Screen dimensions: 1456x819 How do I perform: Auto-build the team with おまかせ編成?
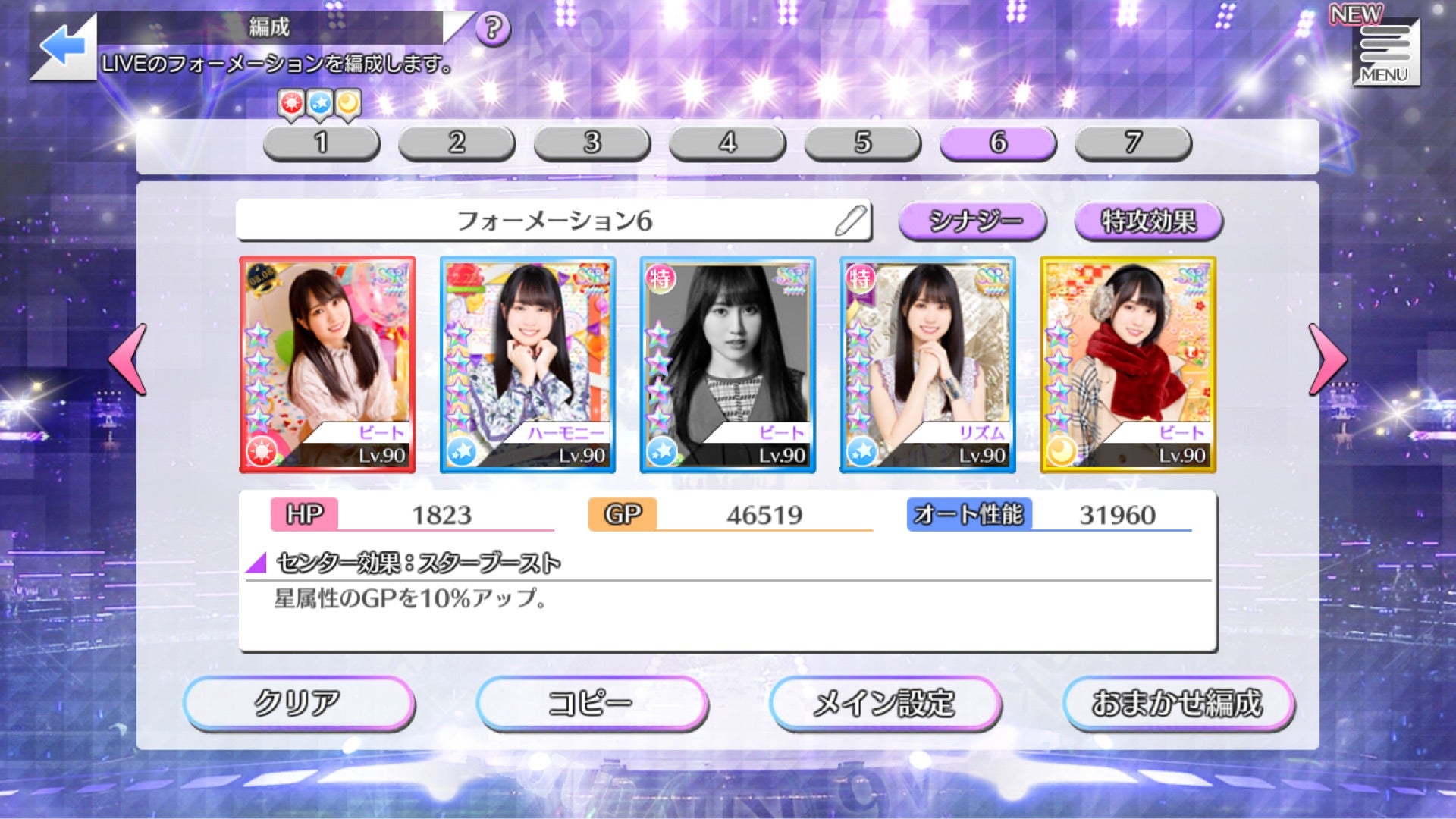pos(1178,703)
